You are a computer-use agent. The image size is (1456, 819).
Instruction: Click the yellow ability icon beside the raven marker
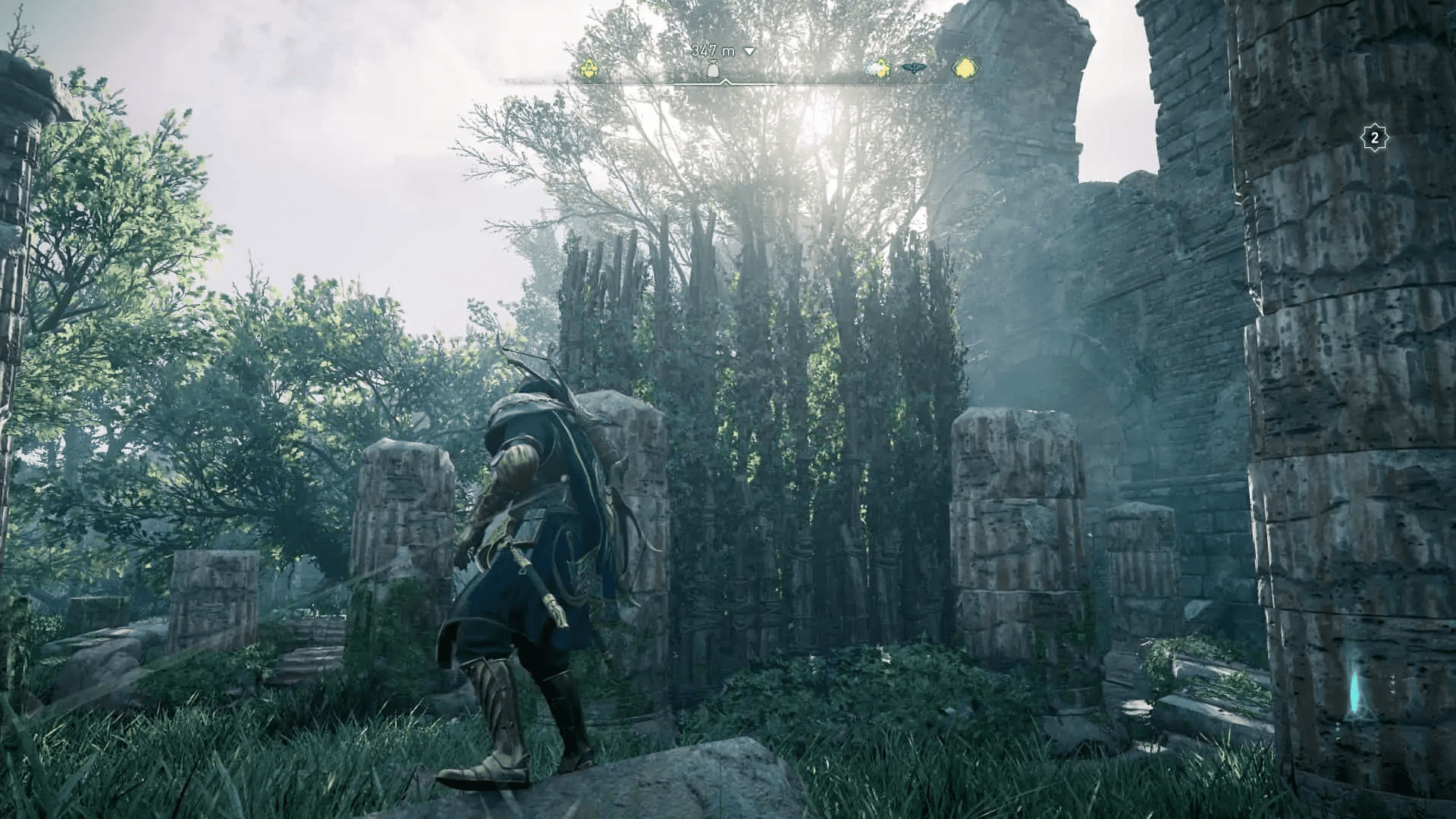click(880, 67)
